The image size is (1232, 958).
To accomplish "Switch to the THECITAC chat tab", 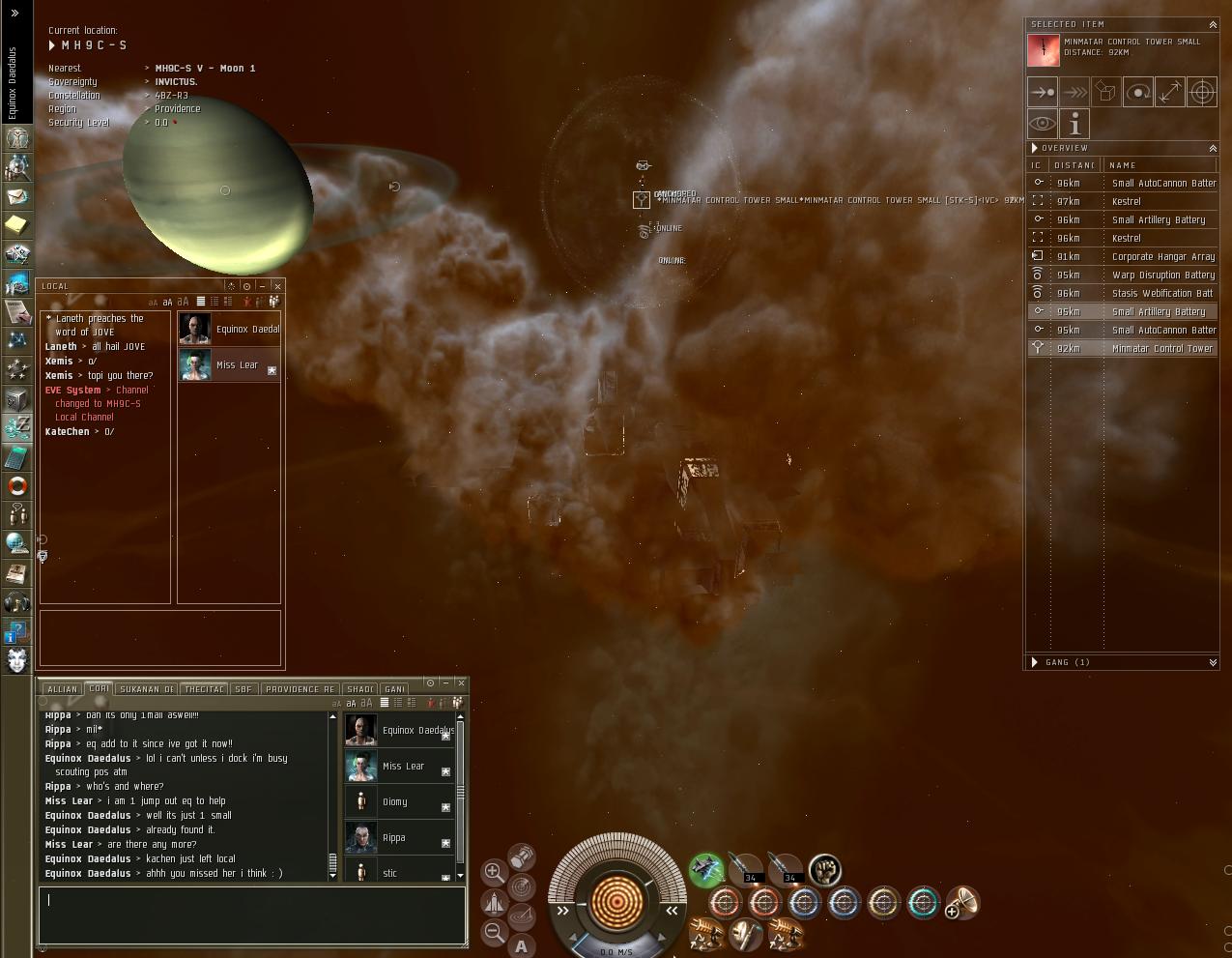I will [204, 689].
